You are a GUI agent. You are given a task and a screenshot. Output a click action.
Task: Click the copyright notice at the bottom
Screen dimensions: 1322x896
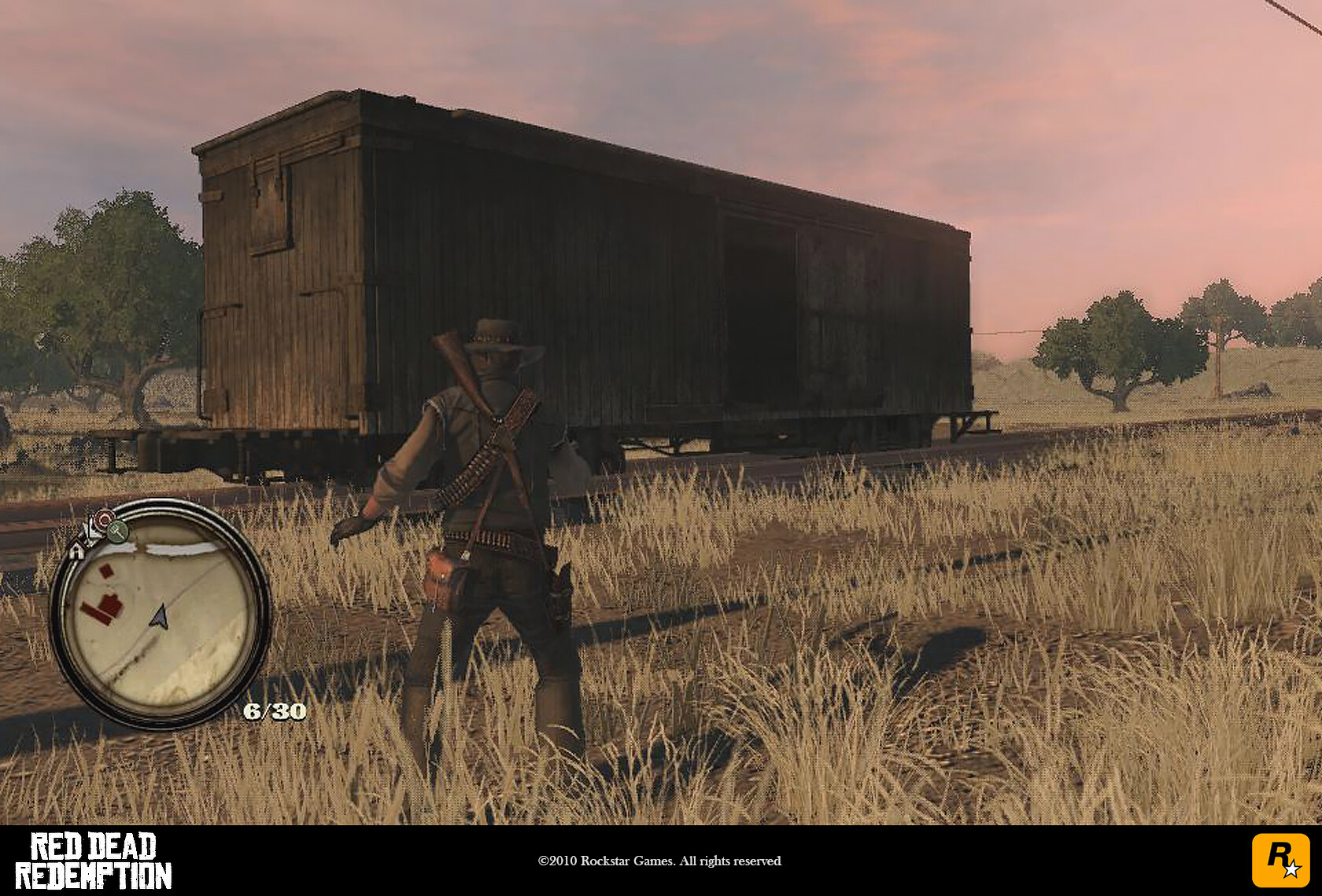[661, 861]
